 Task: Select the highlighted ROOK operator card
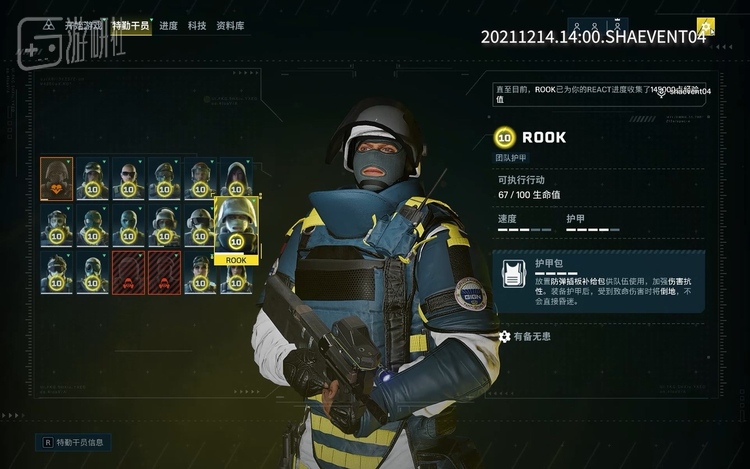(236, 230)
